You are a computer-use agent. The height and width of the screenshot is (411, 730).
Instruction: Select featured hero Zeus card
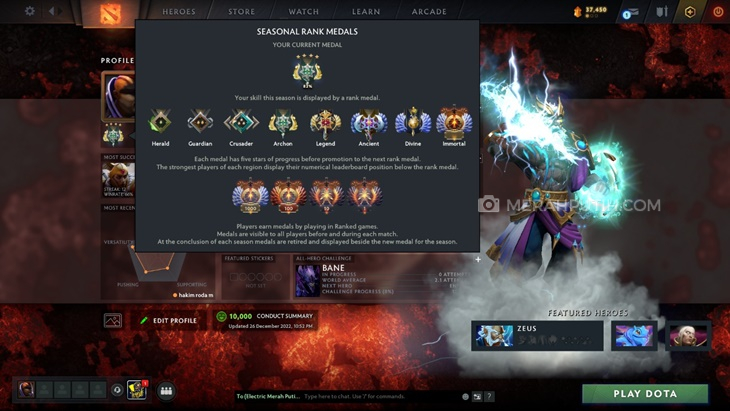tap(537, 335)
